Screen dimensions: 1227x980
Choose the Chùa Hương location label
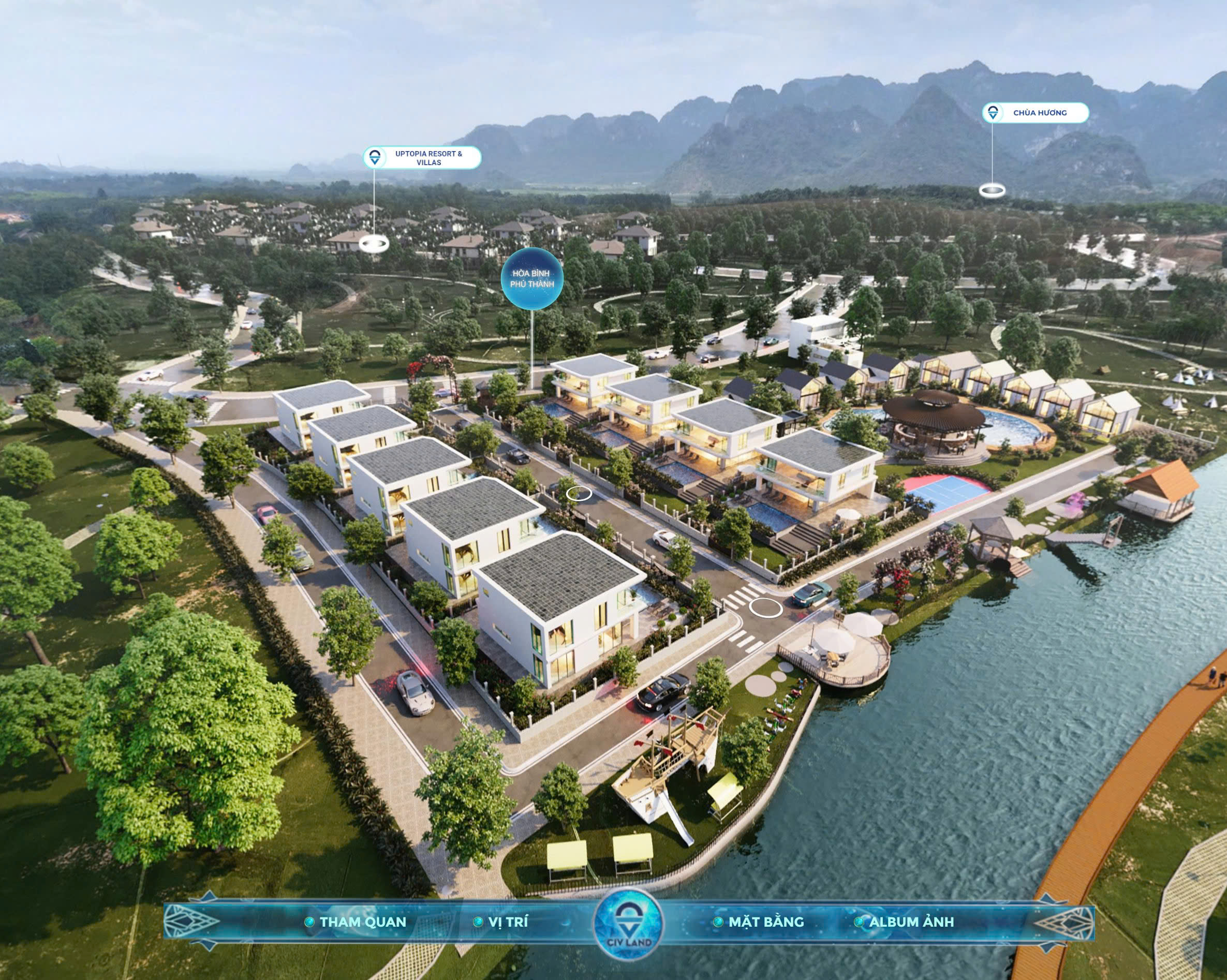tap(1035, 113)
